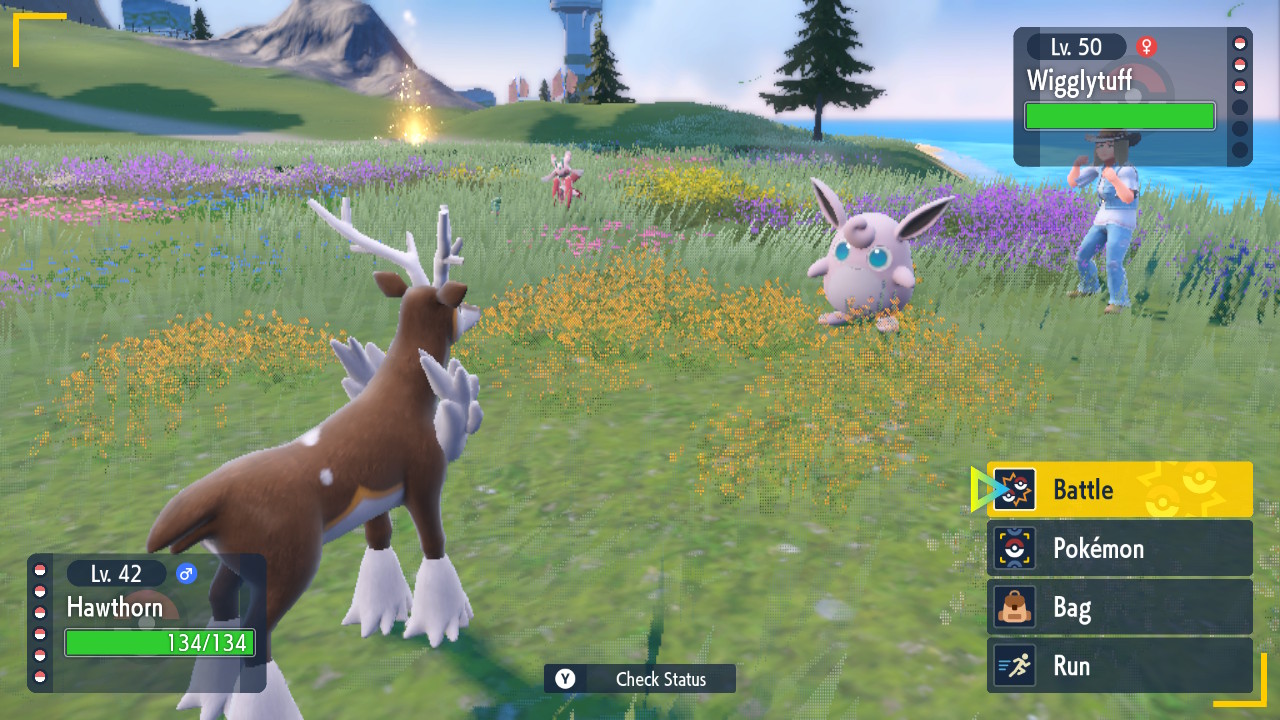This screenshot has width=1280, height=720.
Task: Open the Bag menu
Action: click(x=1119, y=607)
